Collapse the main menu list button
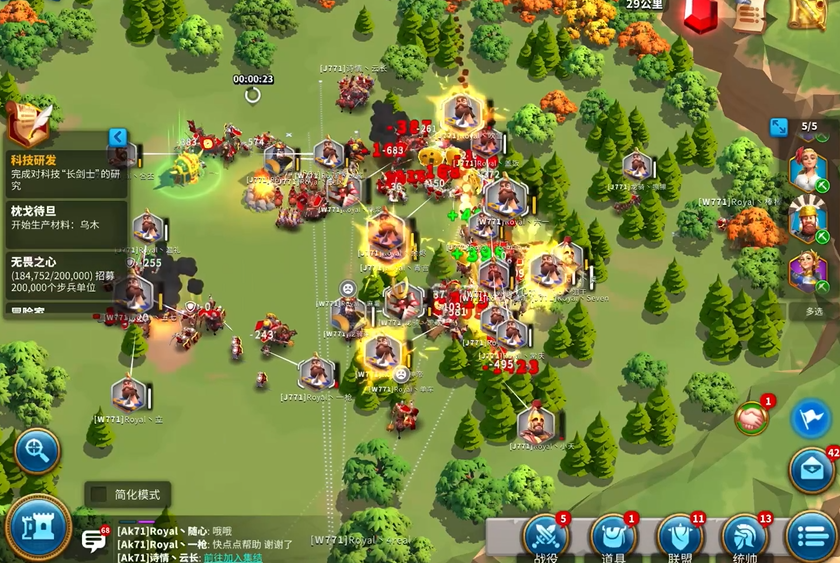This screenshot has width=840, height=563. coord(811,537)
